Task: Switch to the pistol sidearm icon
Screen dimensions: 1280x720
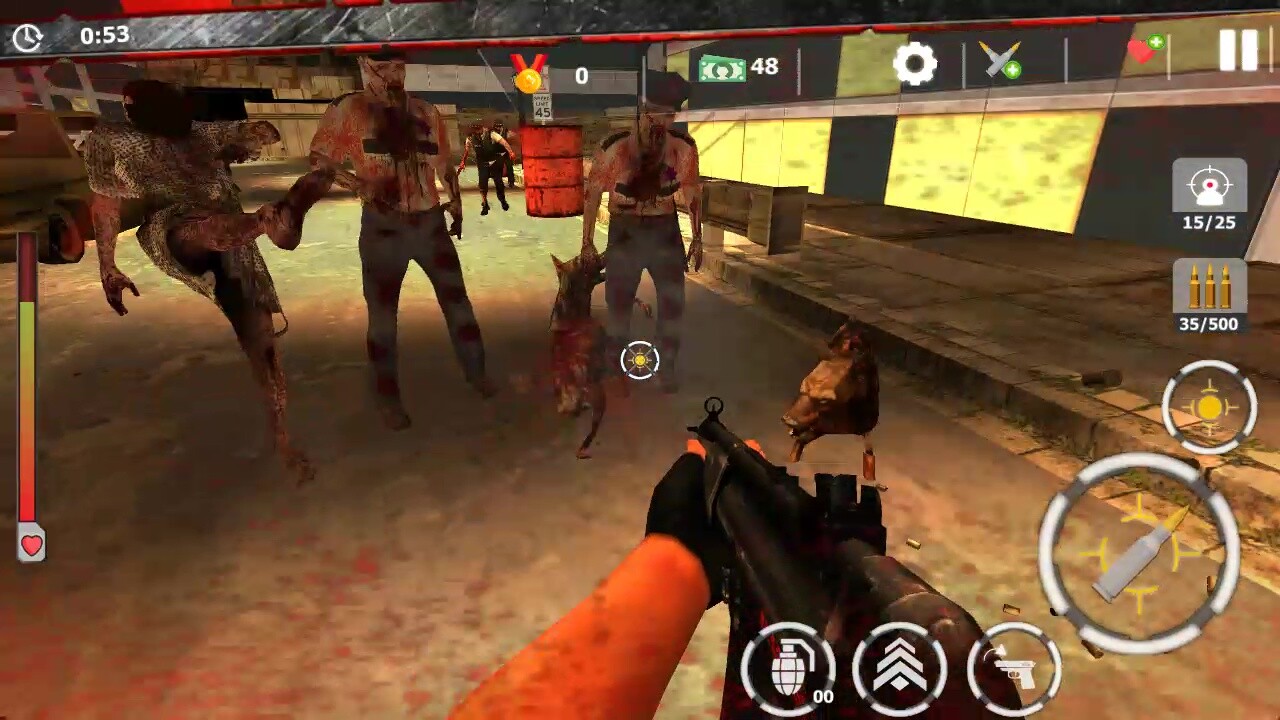Action: coord(1017,668)
